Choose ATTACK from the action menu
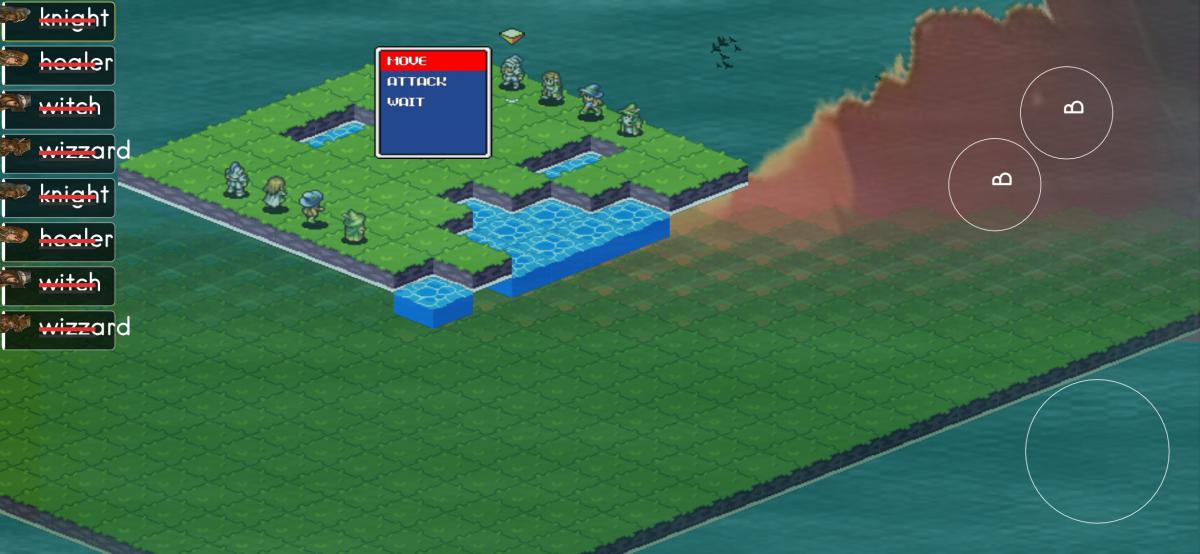The height and width of the screenshot is (554, 1200). (x=432, y=81)
